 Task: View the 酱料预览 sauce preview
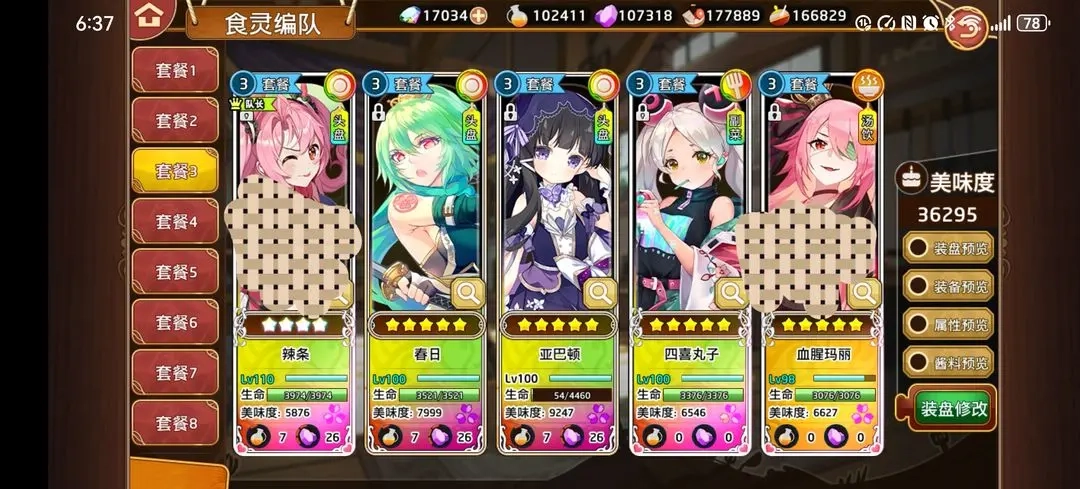click(x=949, y=362)
